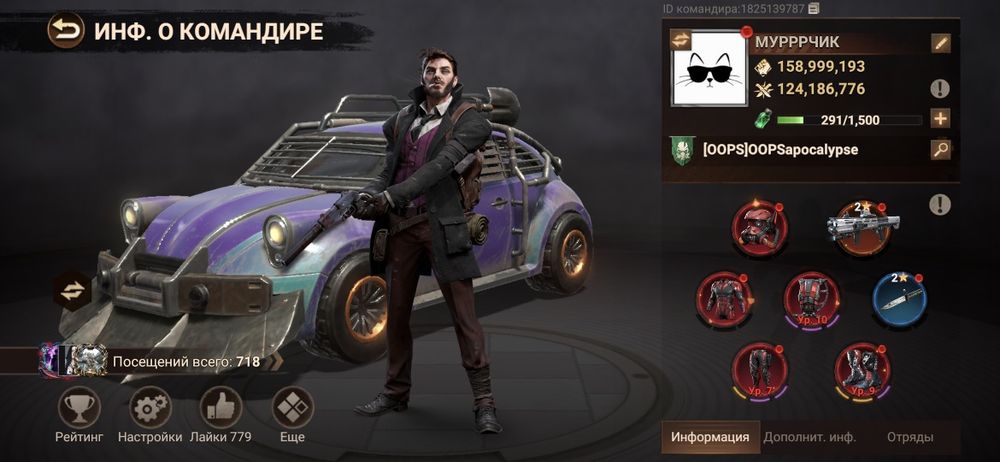Select the red boots equipment slot
1000x462 pixels.
point(862,367)
